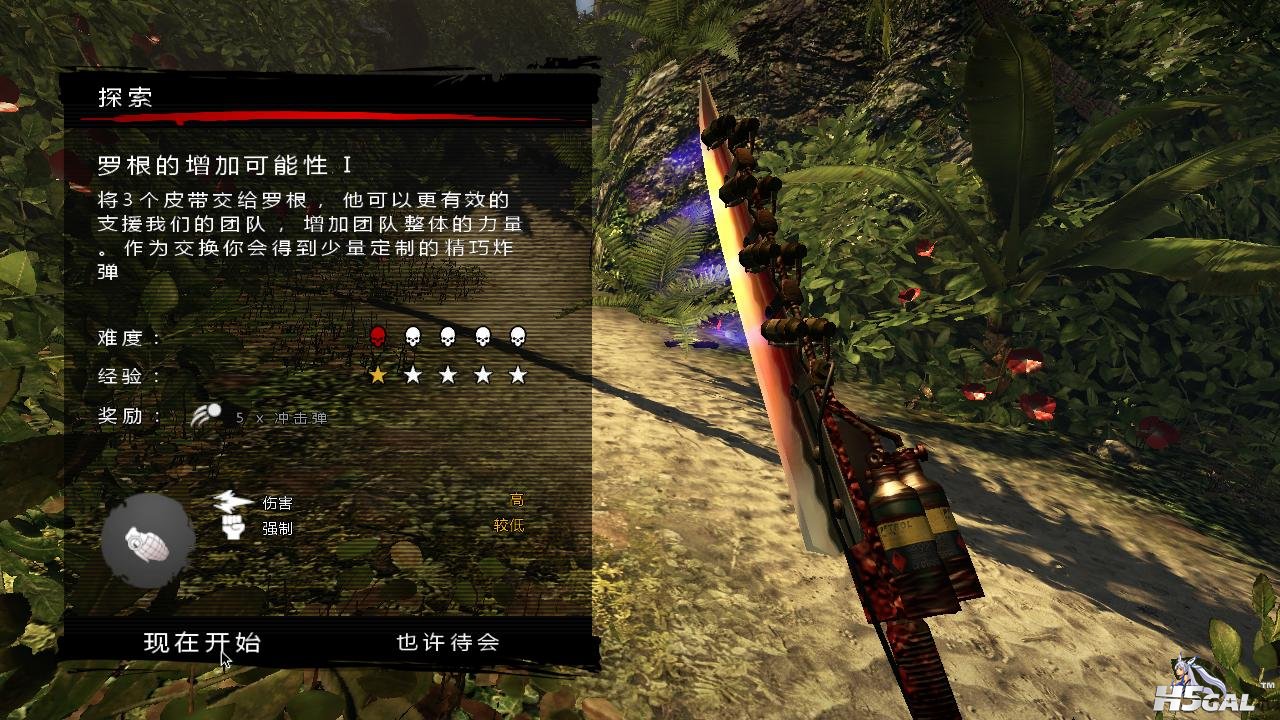Viewport: 1280px width, 720px height.
Task: Choose 现在开始 to start the quest
Action: tap(202, 643)
